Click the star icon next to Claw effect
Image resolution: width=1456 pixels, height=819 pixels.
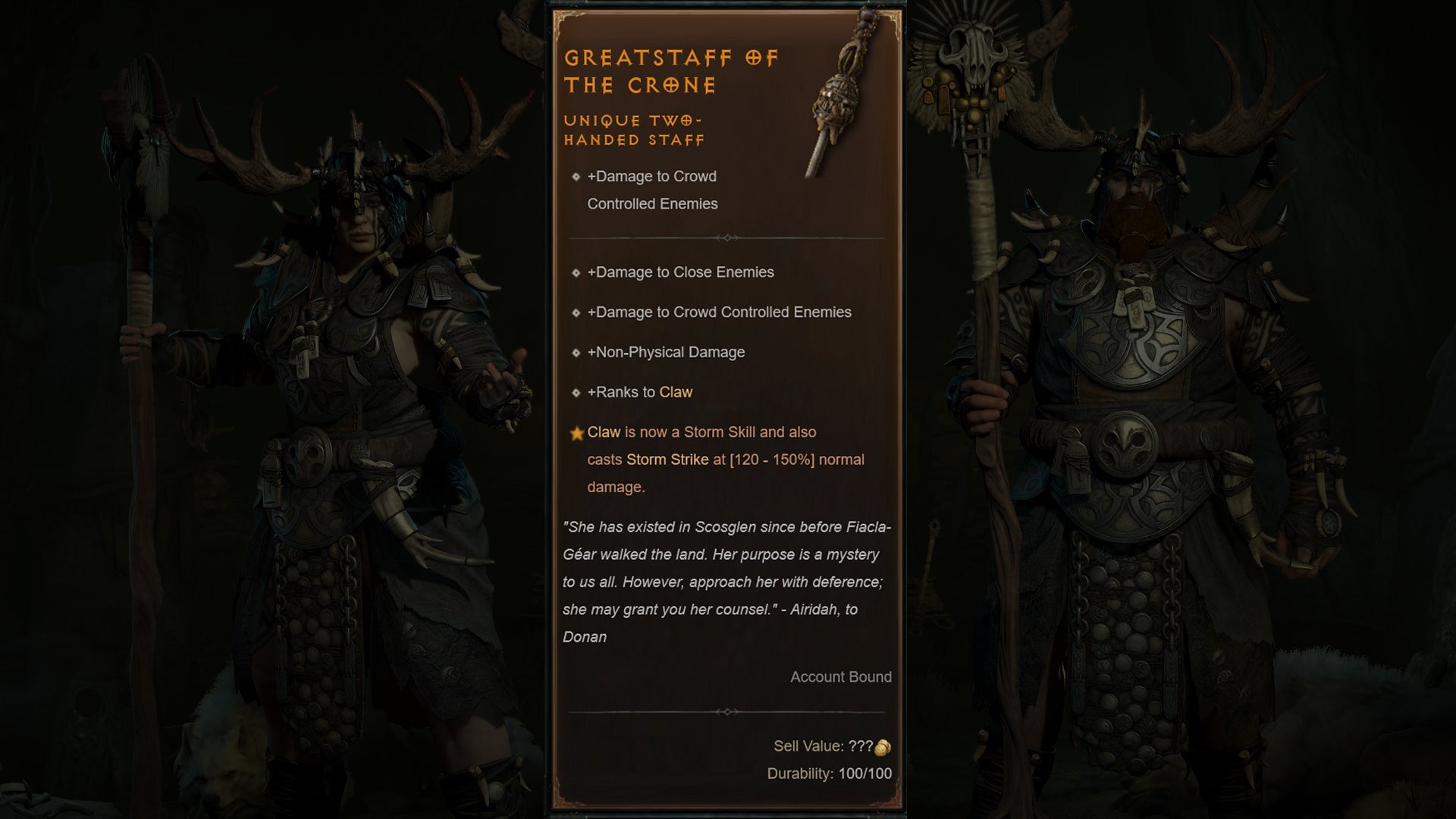point(577,432)
